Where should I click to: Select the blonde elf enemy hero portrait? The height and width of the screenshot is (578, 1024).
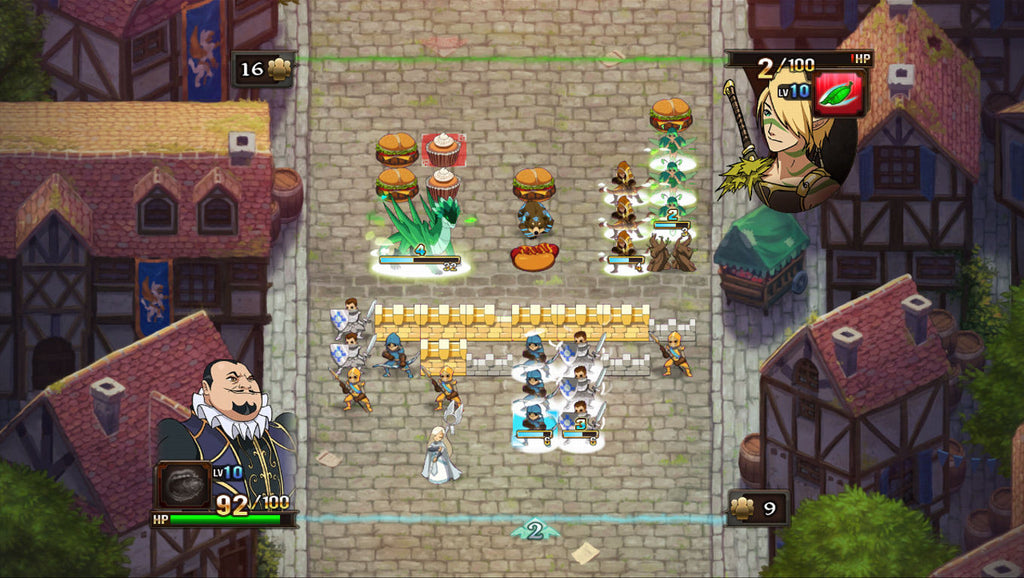(790, 150)
